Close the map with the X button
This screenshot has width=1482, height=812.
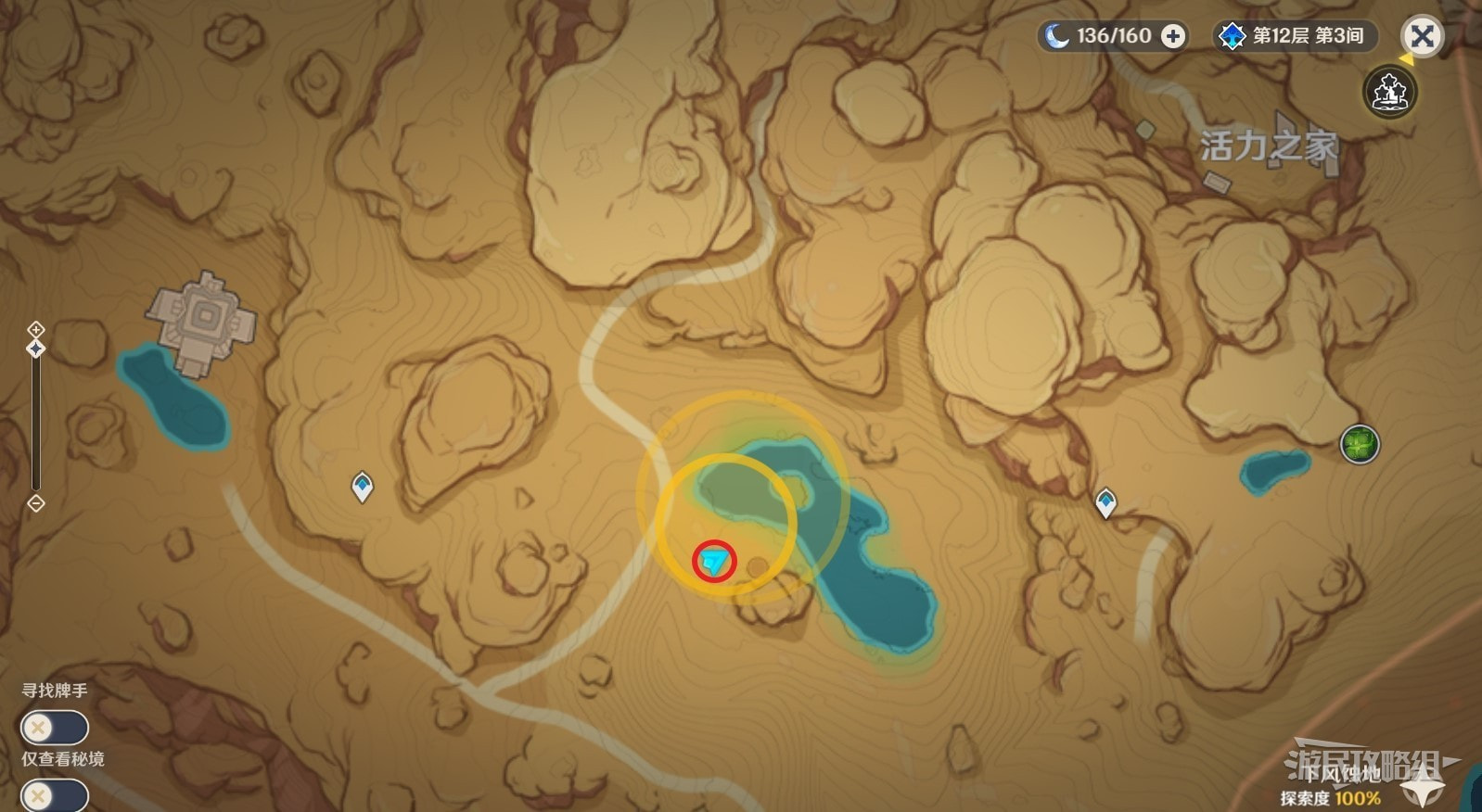[1422, 37]
